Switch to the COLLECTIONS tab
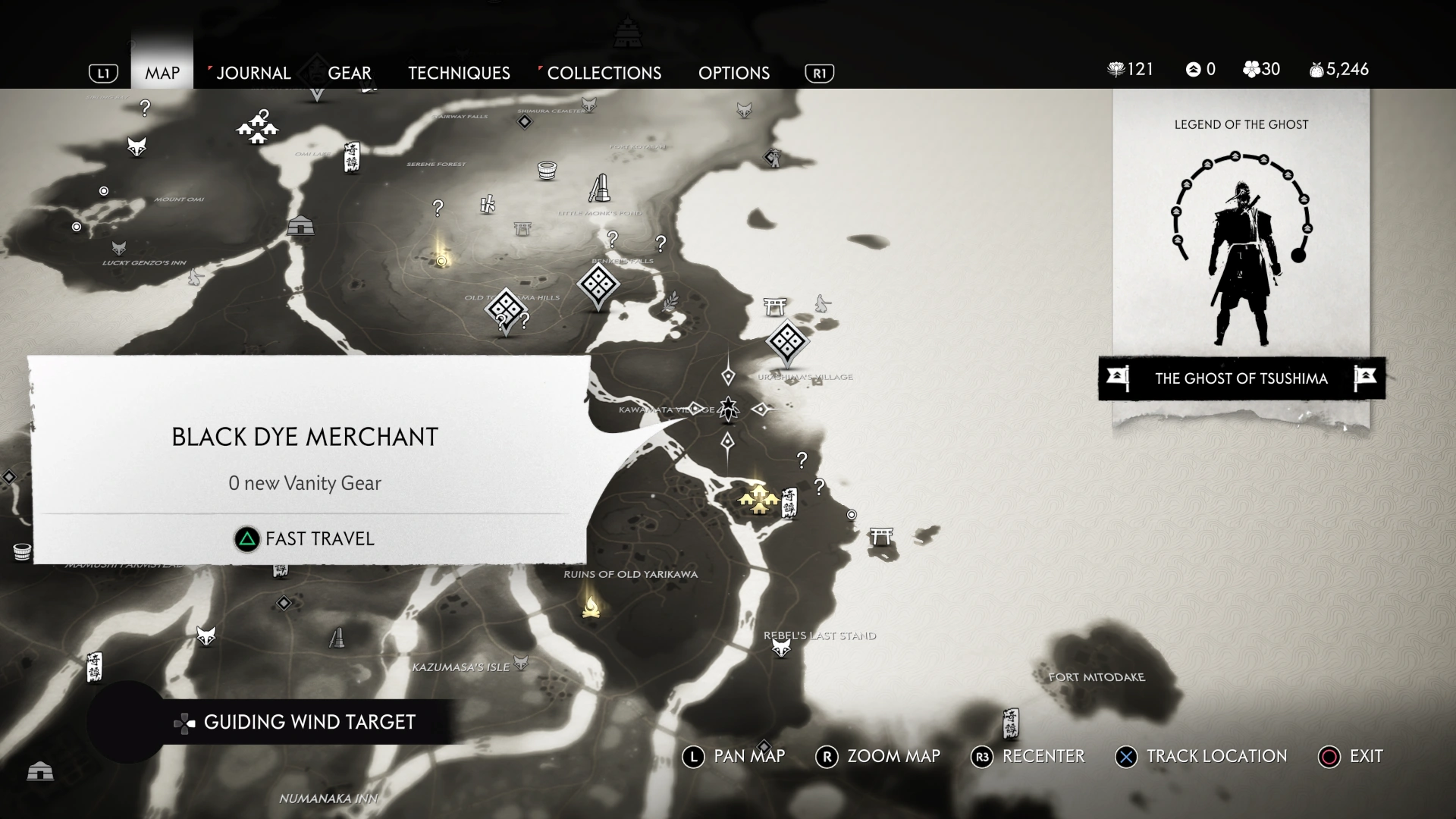Screen dimensions: 1456x819 604,73
